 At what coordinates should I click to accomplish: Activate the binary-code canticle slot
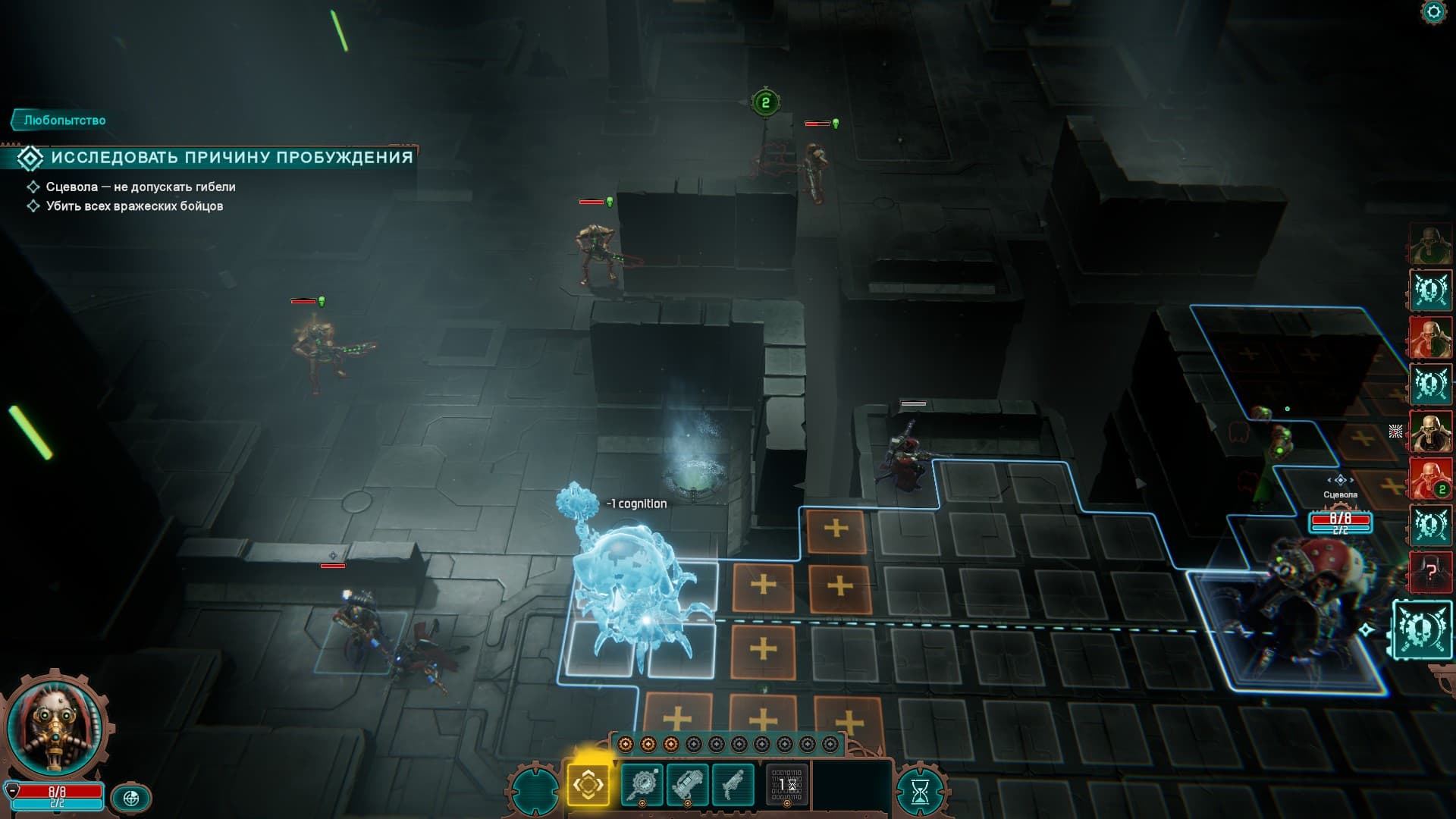tap(786, 784)
